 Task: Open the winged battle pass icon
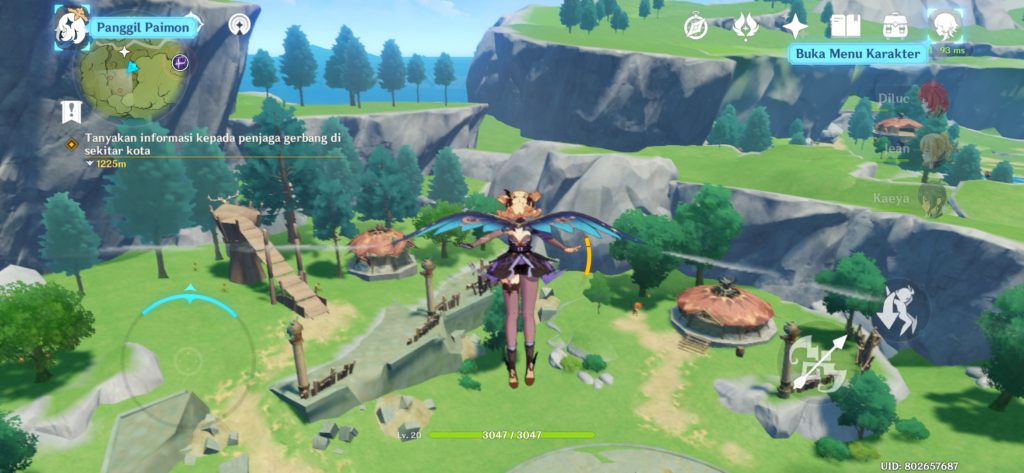(745, 26)
